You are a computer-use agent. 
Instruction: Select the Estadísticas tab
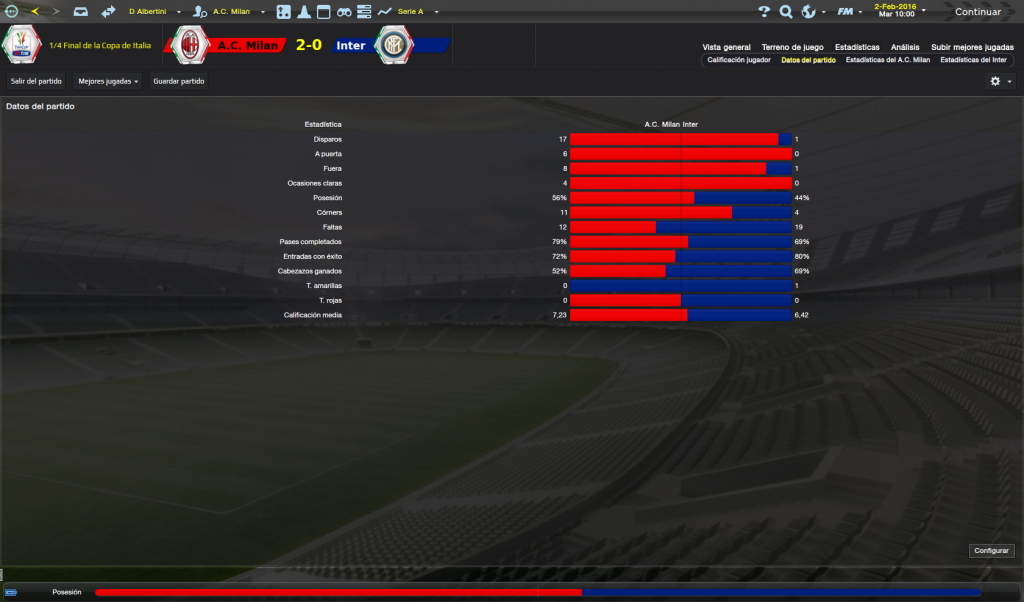coord(857,47)
